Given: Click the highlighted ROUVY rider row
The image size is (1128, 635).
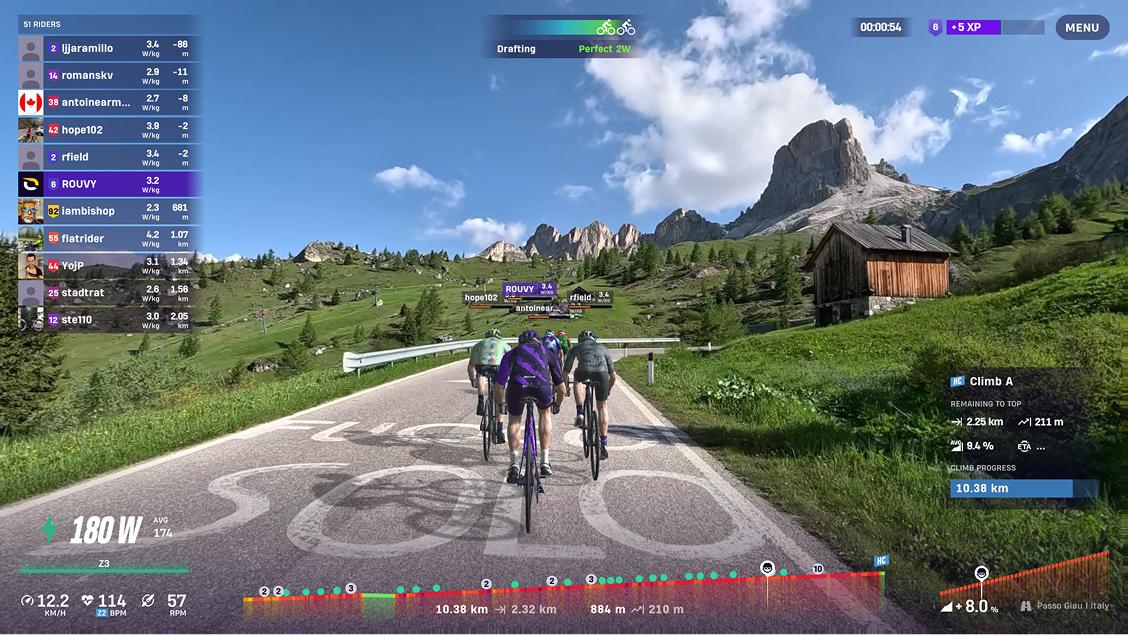Looking at the screenshot, I should [110, 184].
